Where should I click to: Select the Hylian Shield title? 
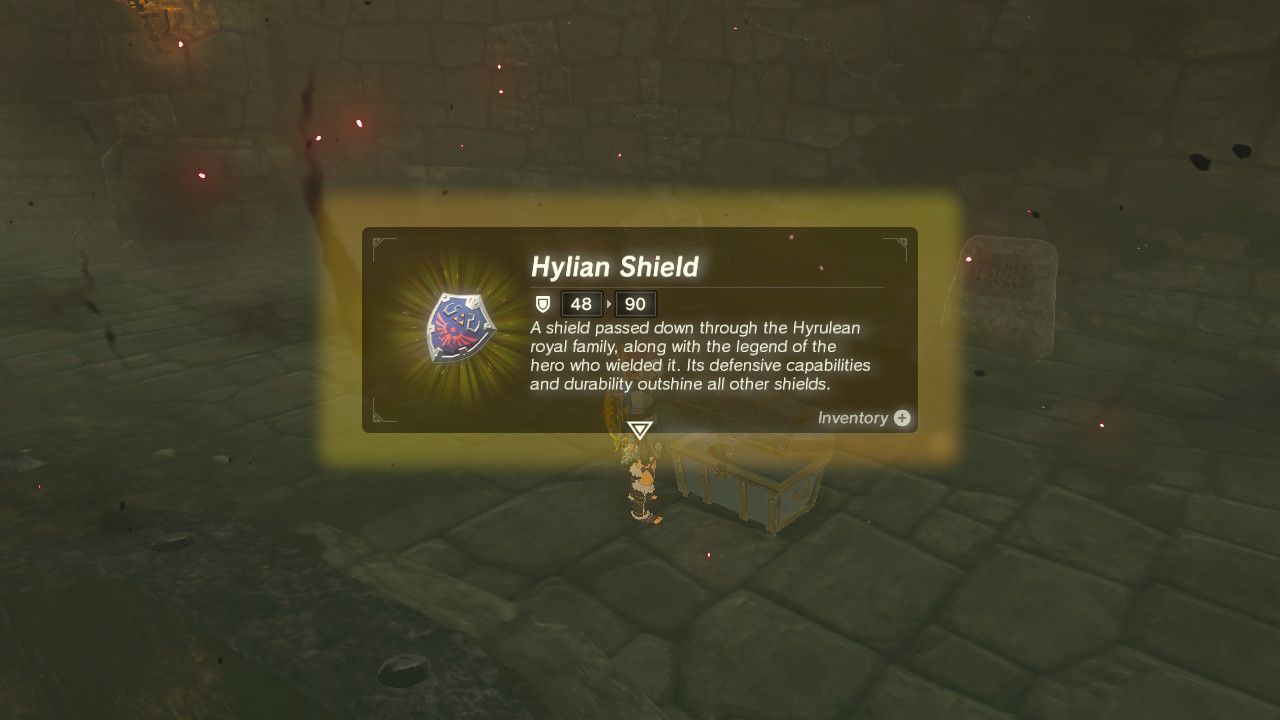click(615, 267)
